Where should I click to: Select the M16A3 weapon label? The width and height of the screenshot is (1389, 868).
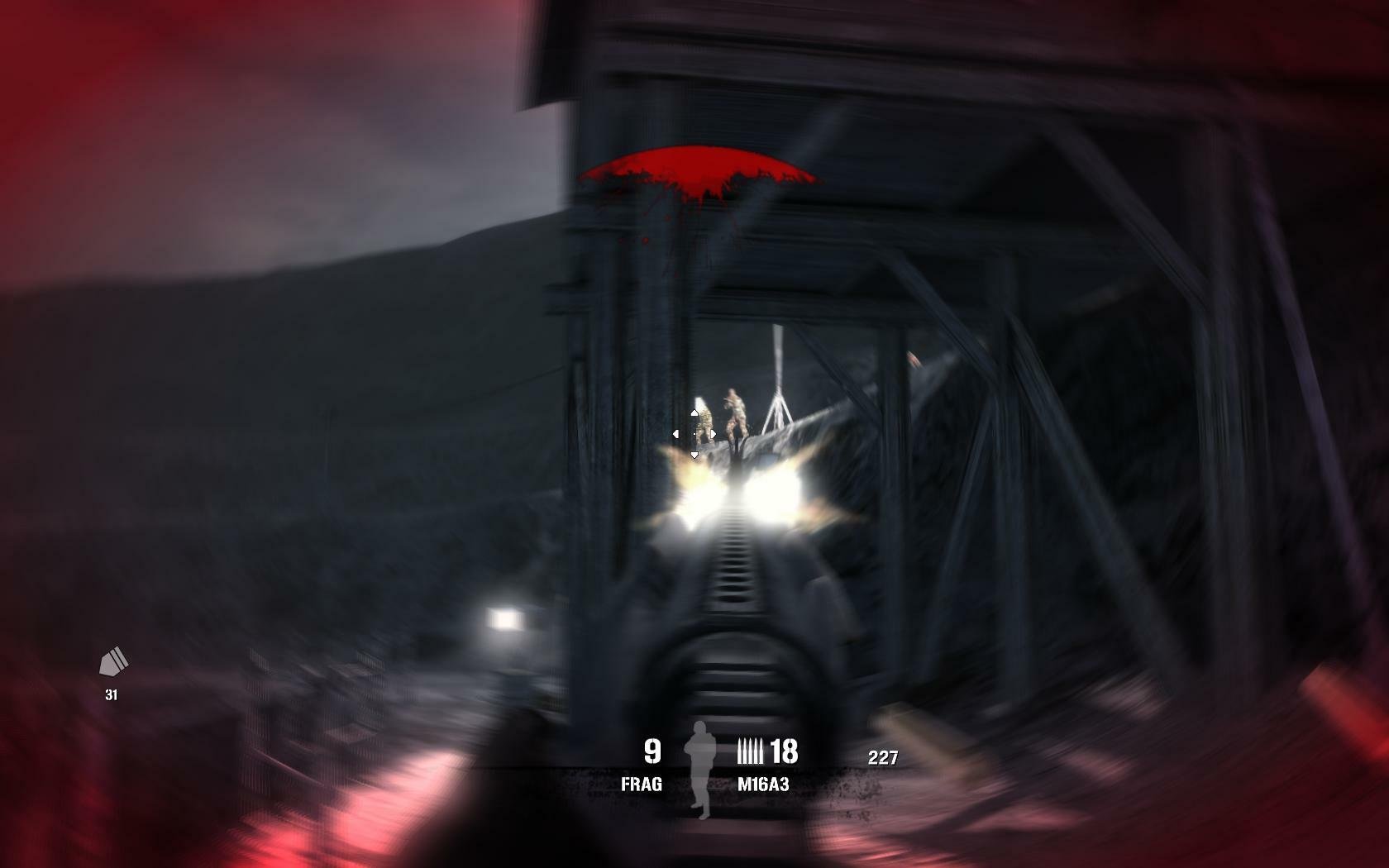[763, 784]
